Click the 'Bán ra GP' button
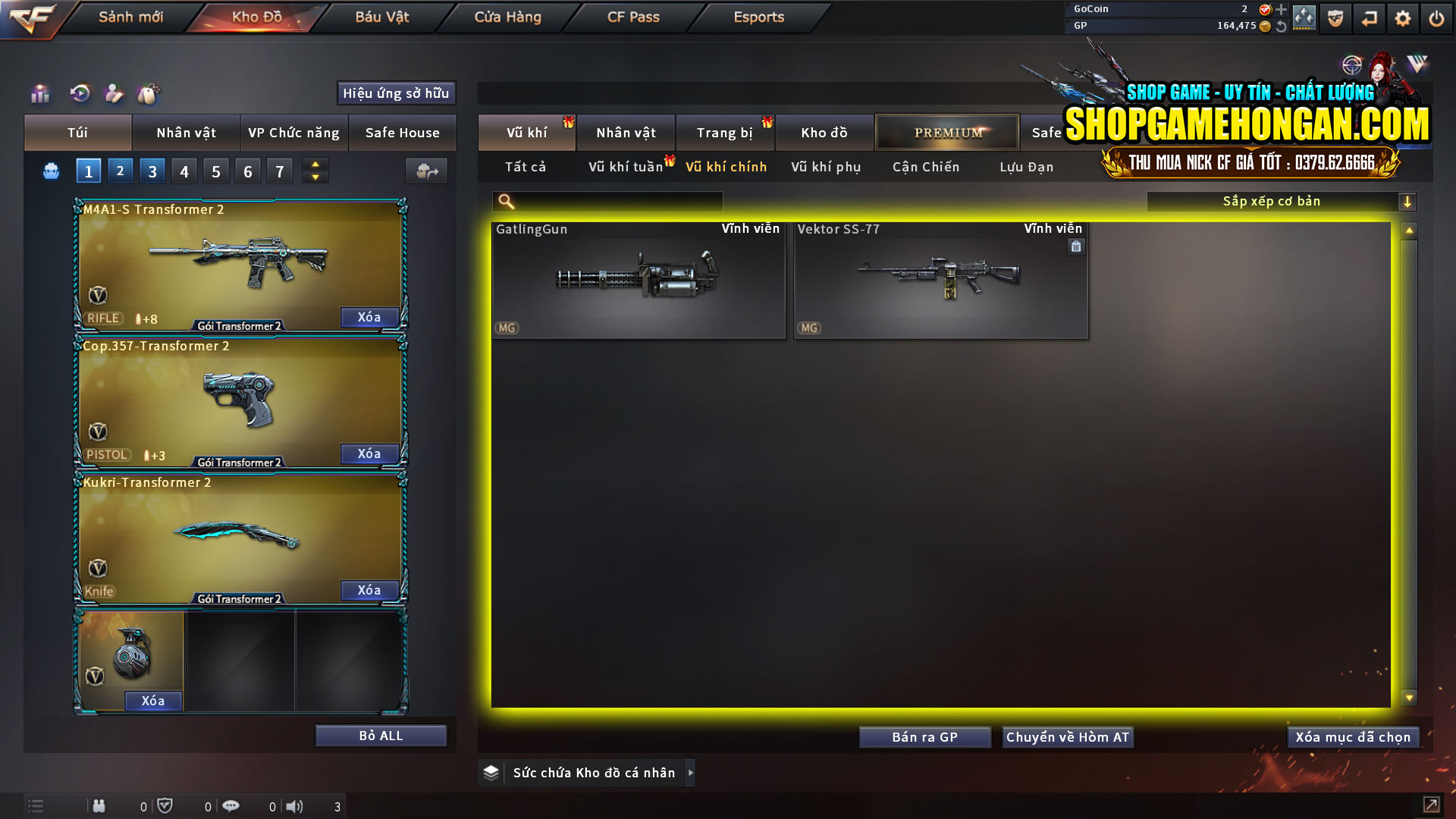Viewport: 1456px width, 819px height. pyautogui.click(x=924, y=736)
